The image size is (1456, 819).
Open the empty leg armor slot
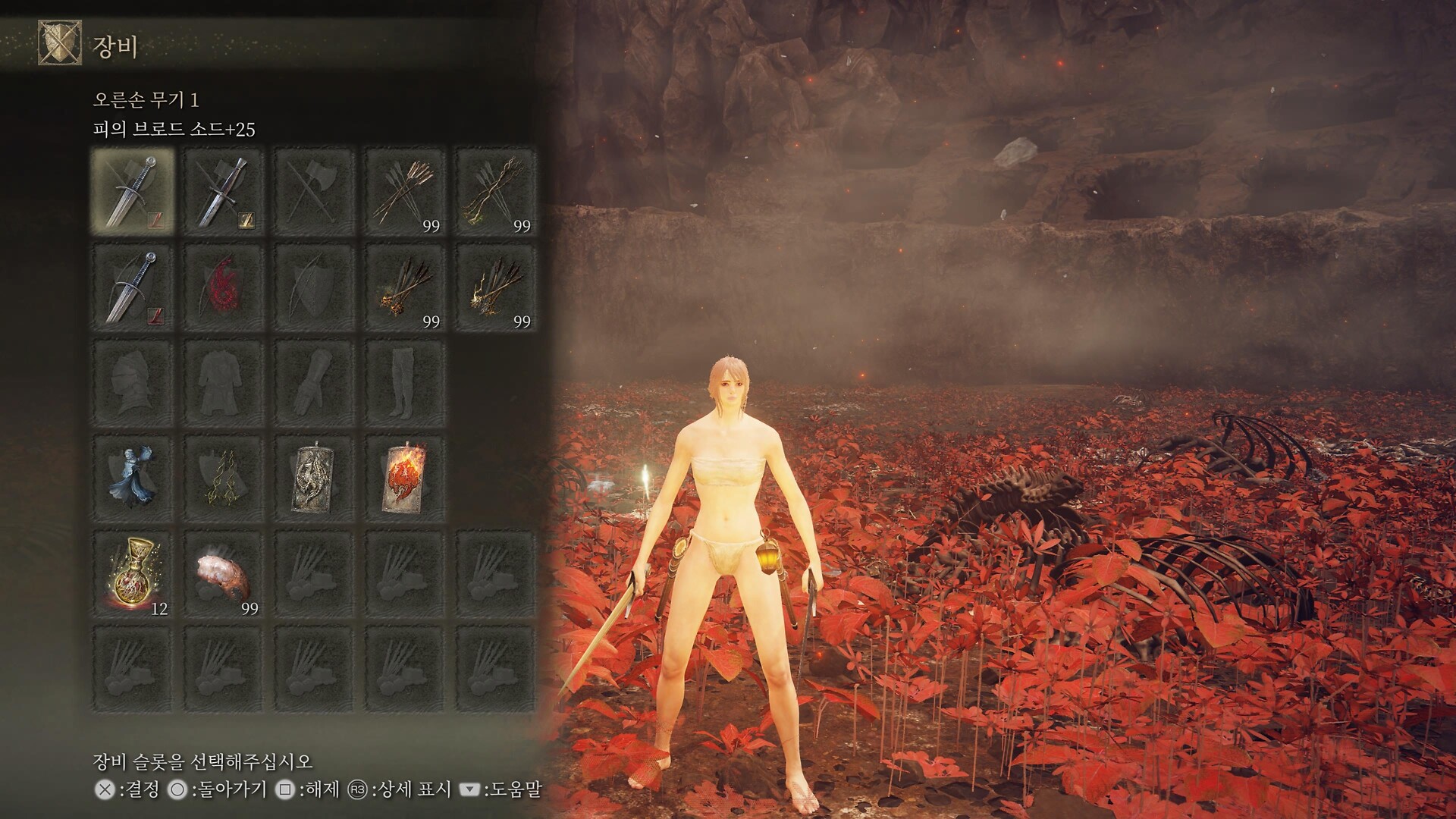(405, 384)
